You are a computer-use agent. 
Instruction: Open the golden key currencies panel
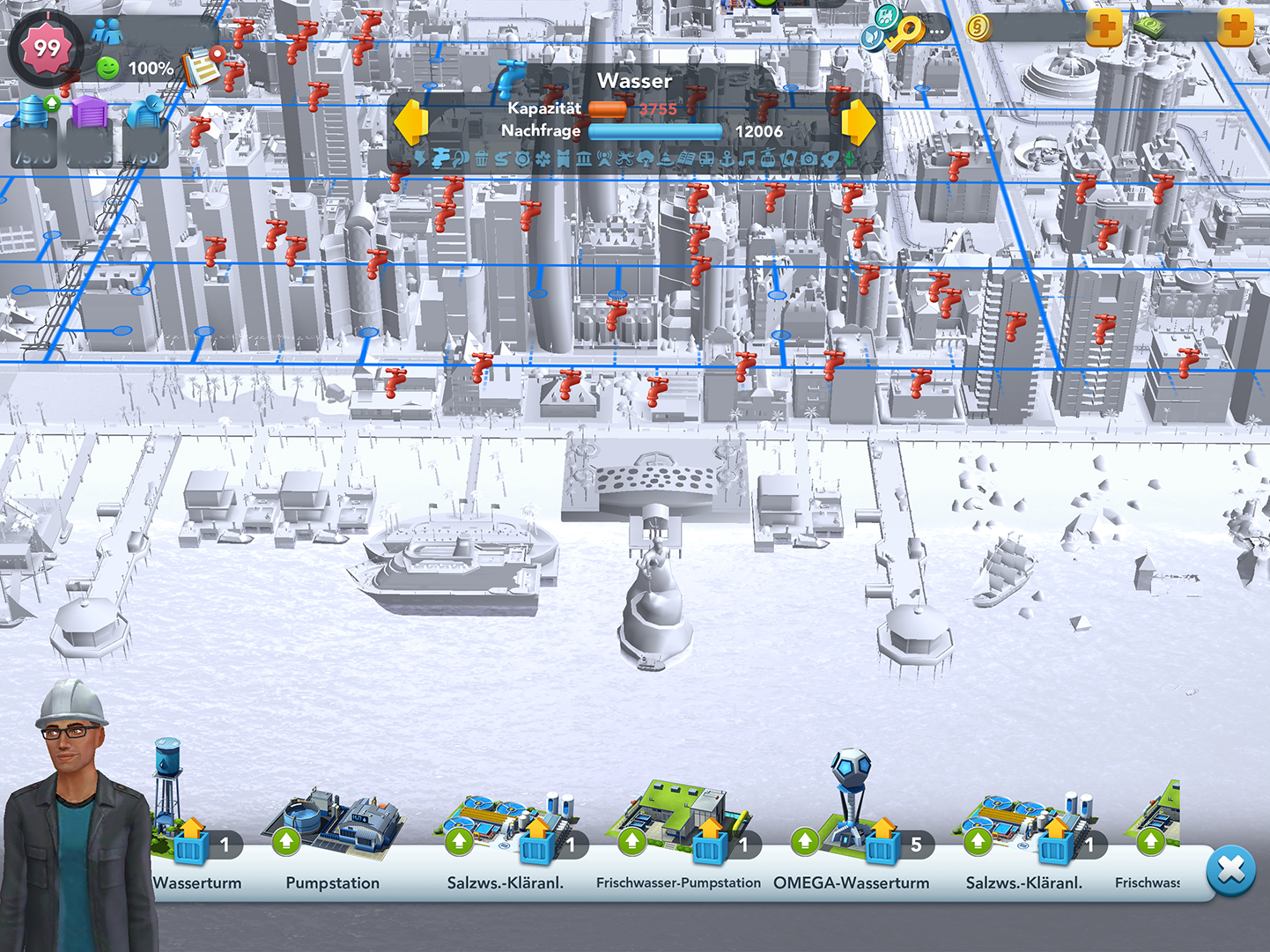pyautogui.click(x=904, y=32)
